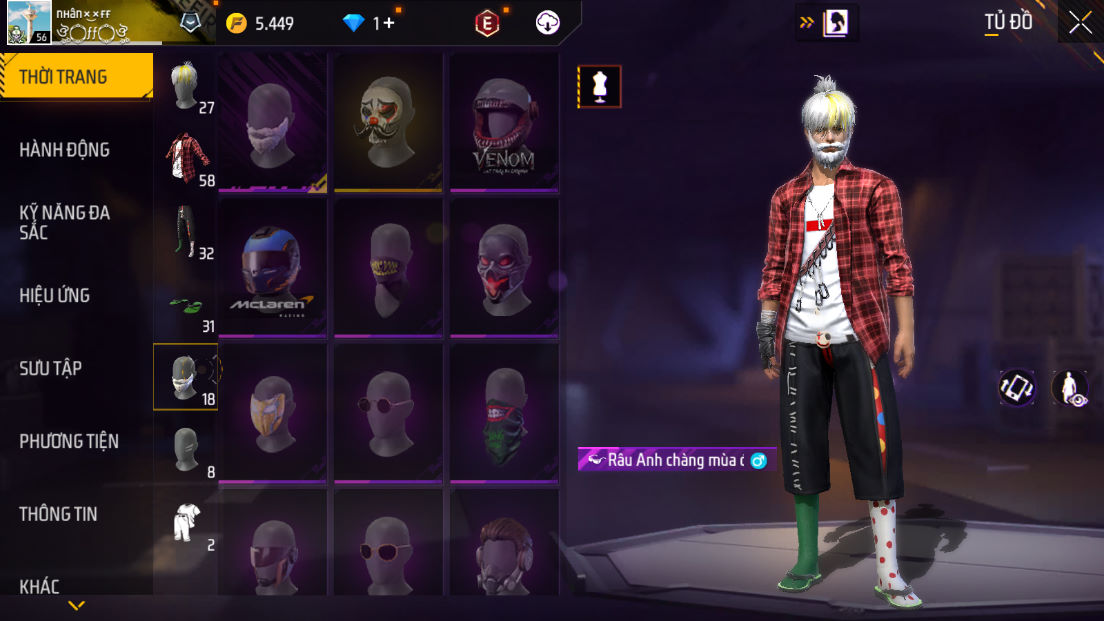Screen dimensions: 1104x621
Task: Click the gold coin currency counter
Action: point(260,23)
